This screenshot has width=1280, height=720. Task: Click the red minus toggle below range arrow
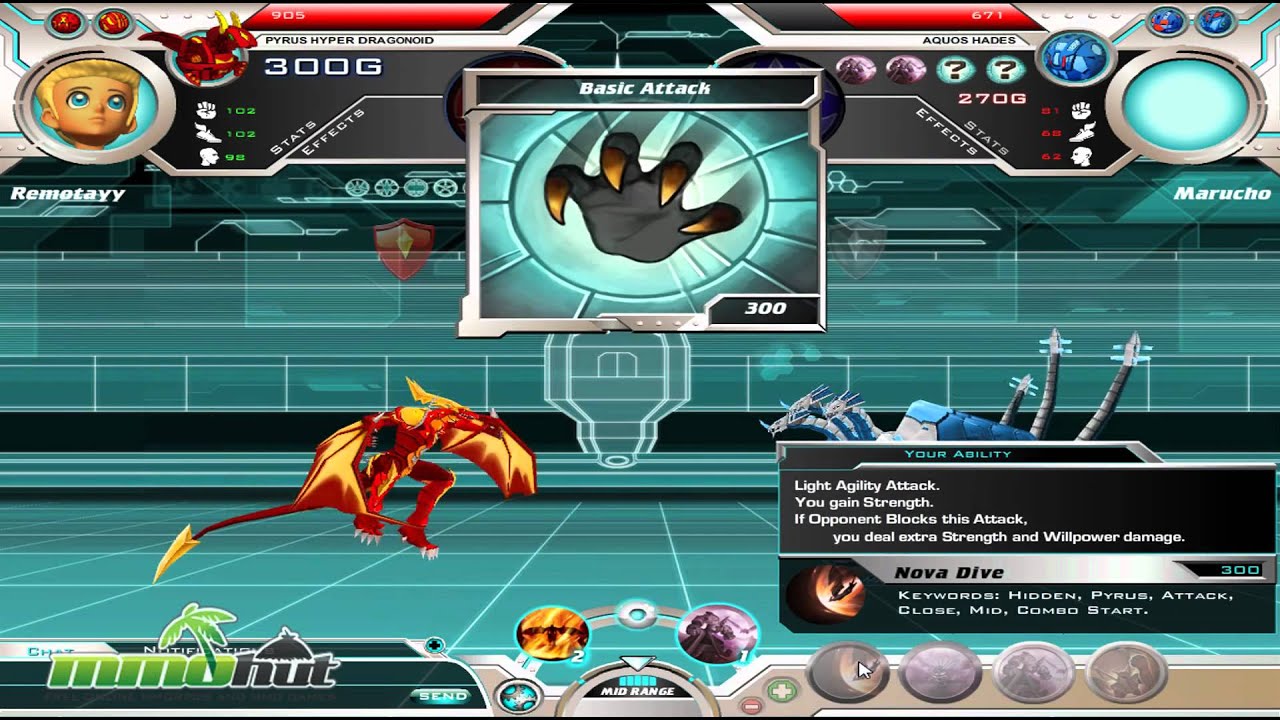[x=750, y=704]
